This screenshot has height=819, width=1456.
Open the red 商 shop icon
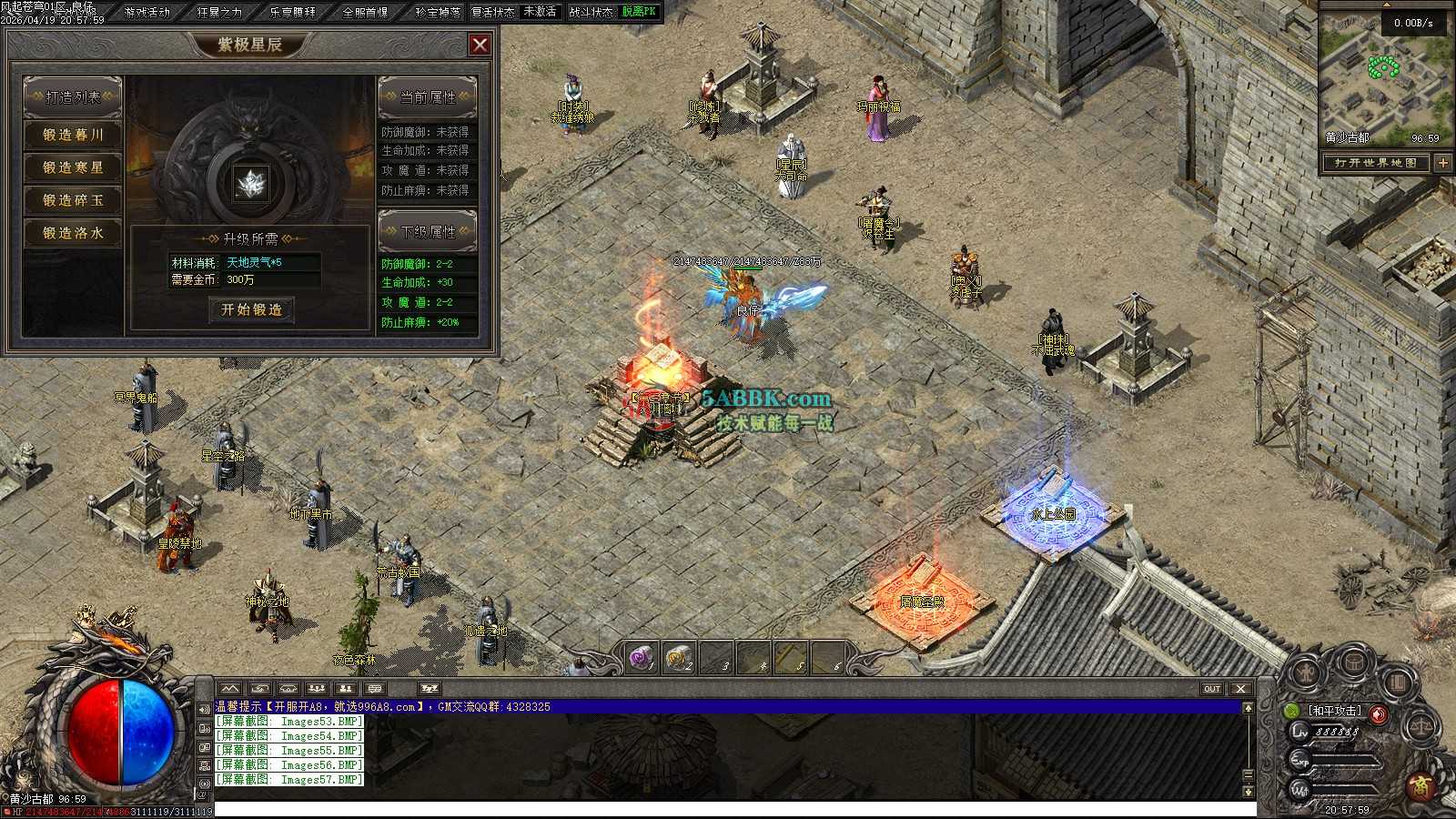[1421, 784]
